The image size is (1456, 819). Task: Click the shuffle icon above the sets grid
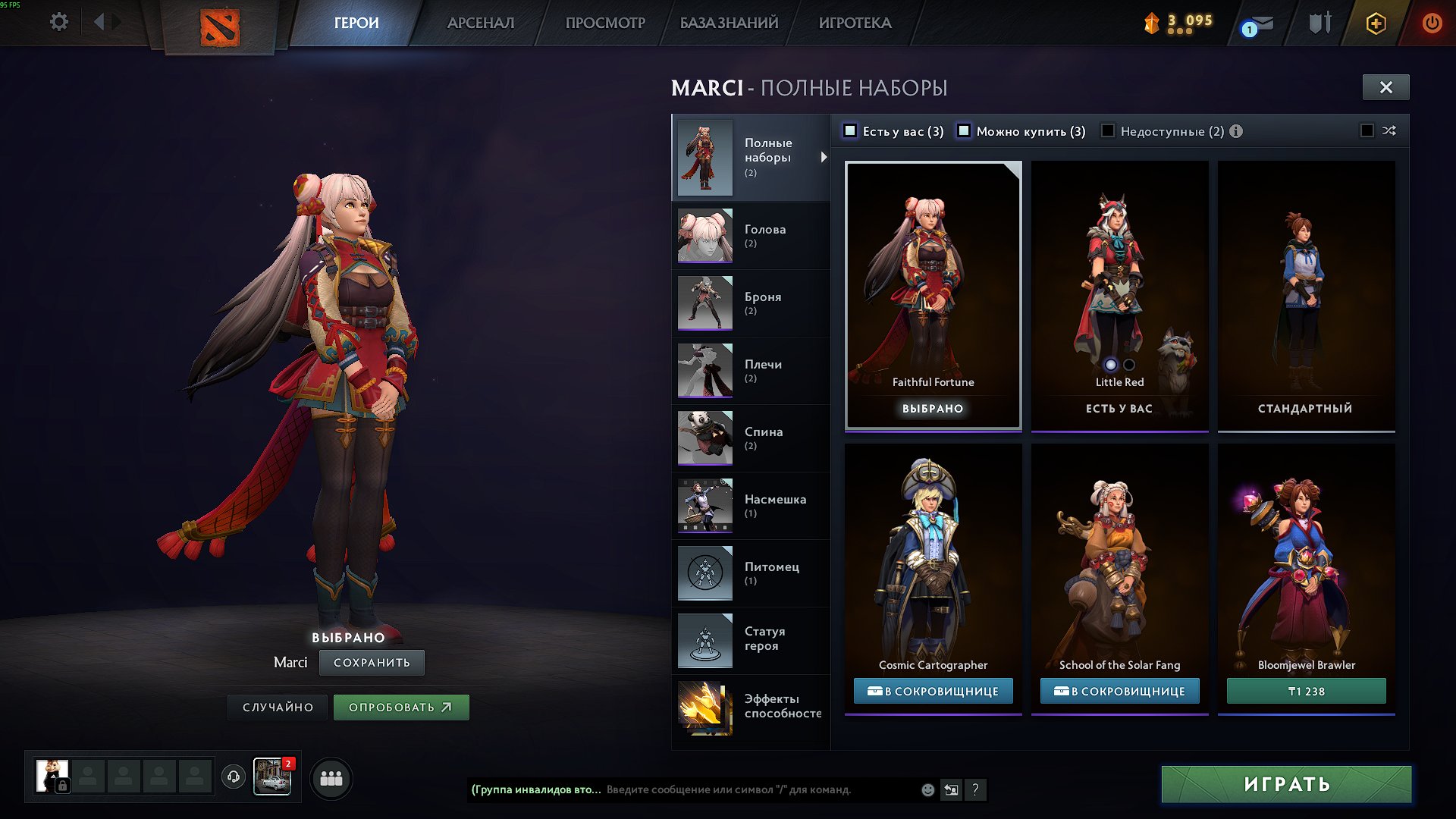[x=1389, y=131]
